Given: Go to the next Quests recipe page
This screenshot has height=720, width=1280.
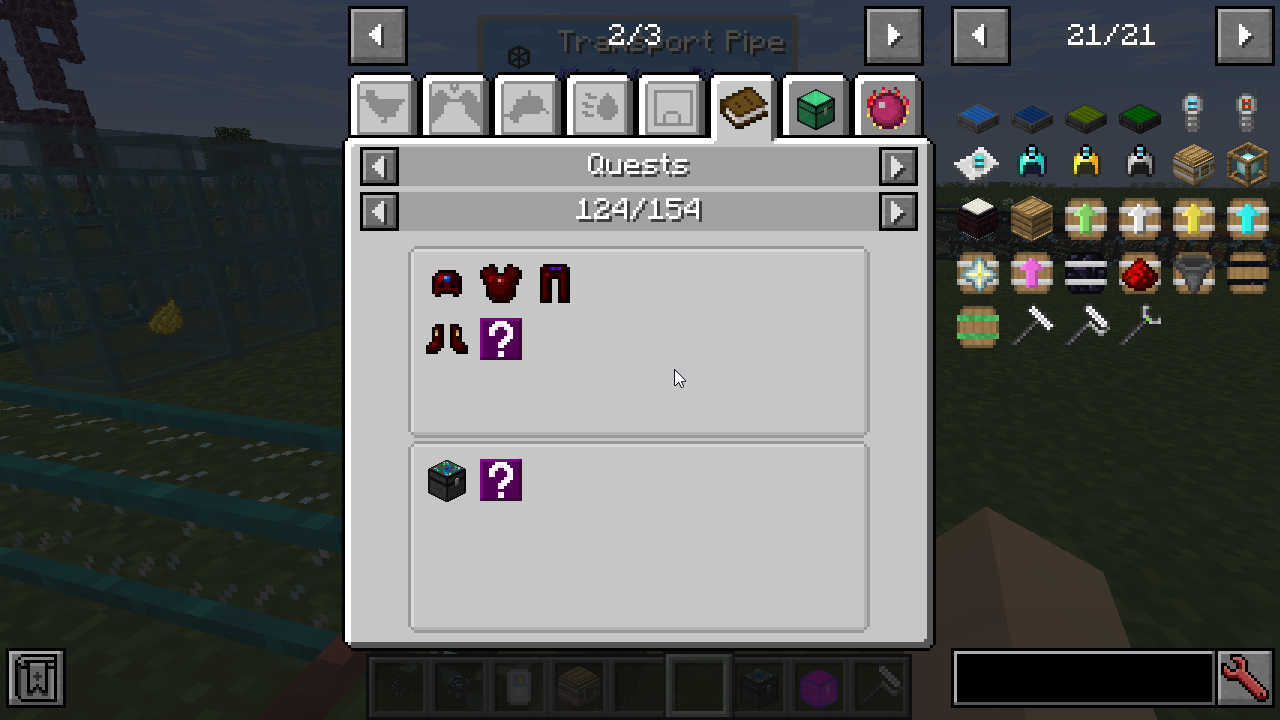Looking at the screenshot, I should [x=898, y=211].
